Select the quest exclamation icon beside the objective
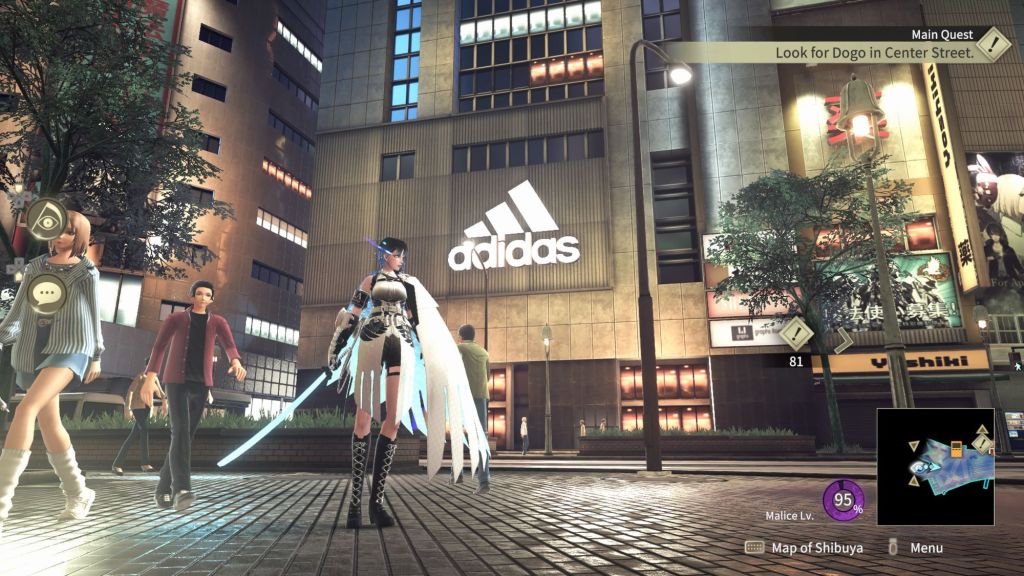1024x576 pixels. click(x=993, y=44)
